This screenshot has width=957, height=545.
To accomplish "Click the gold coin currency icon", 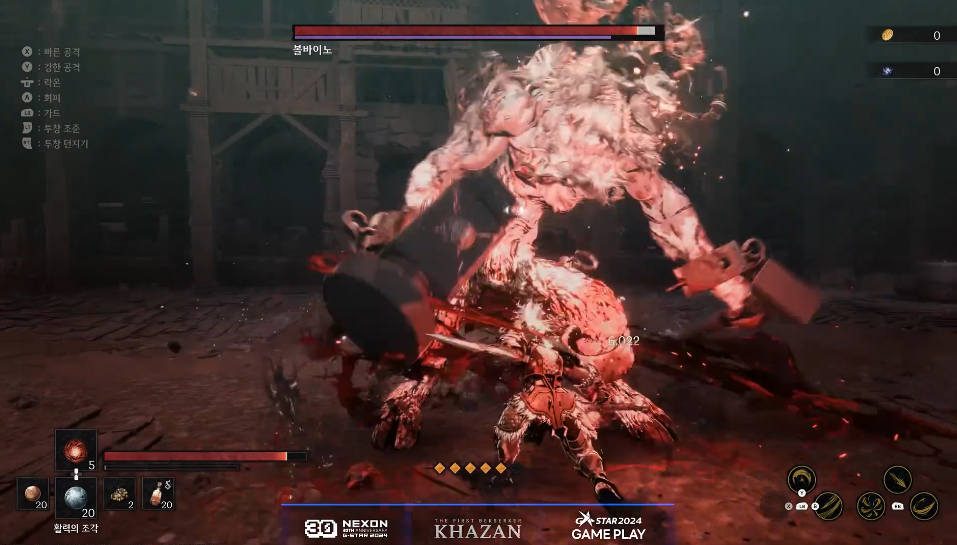I will point(887,36).
